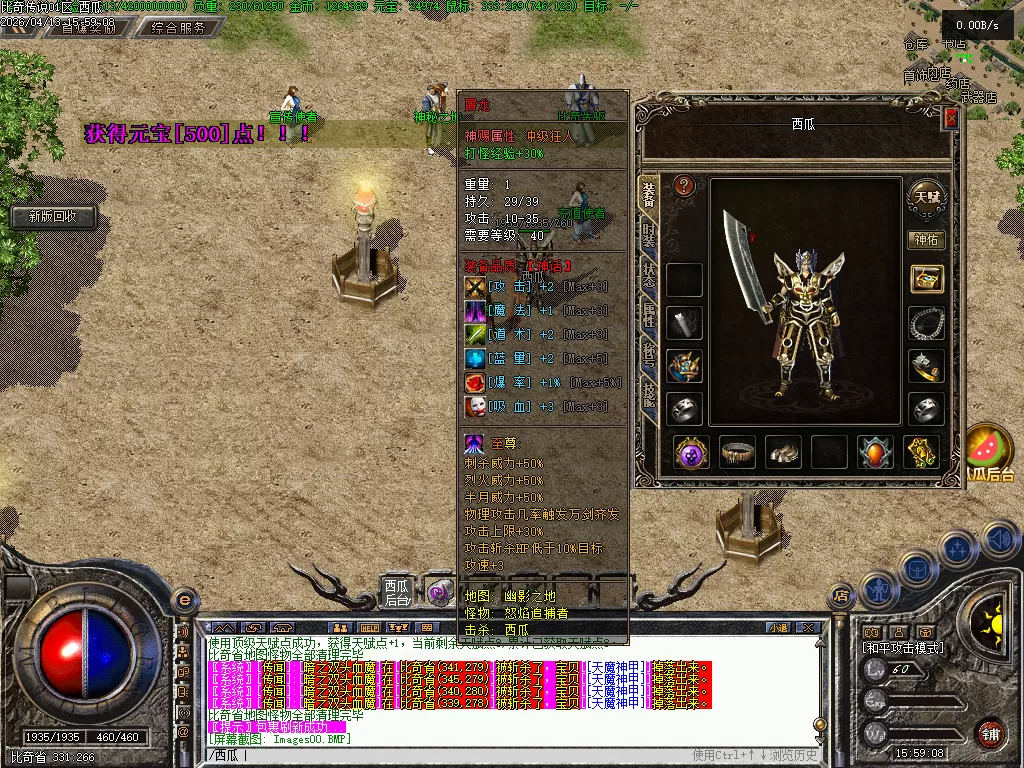
Task: Open the round 店 shop button
Action: pyautogui.click(x=841, y=596)
